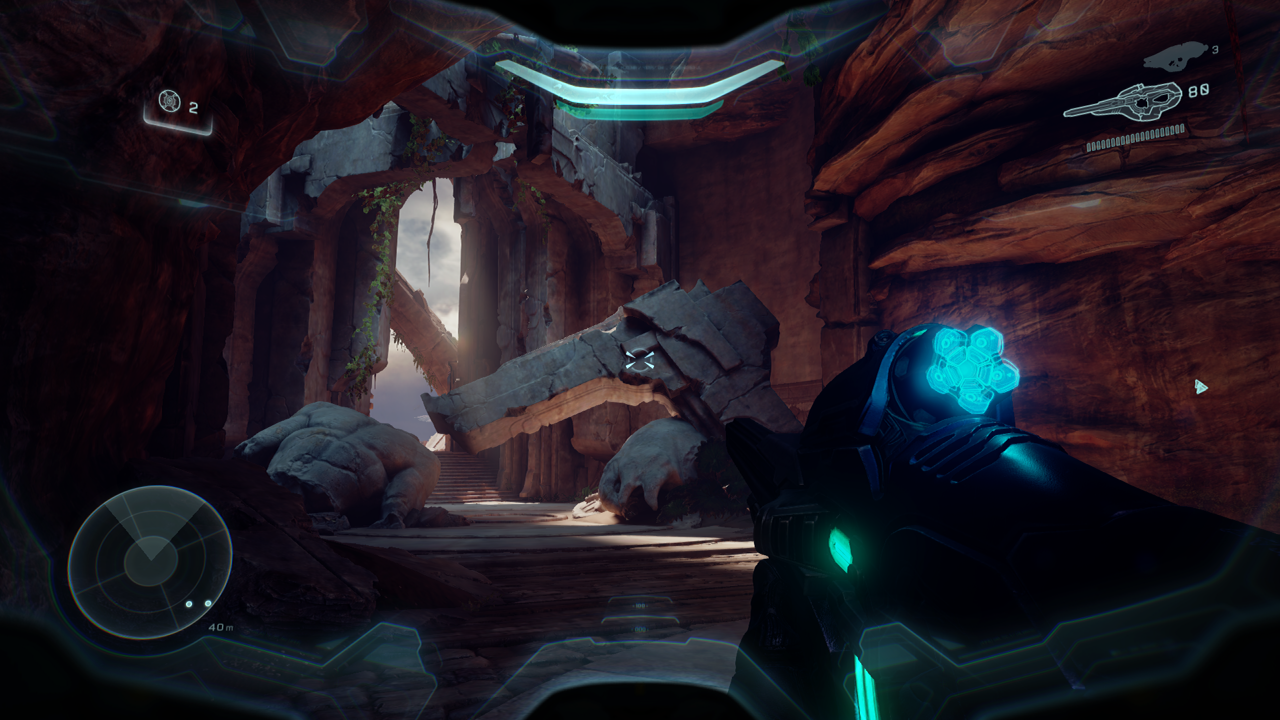Select the equipped Covenant carbine weapon icon
This screenshot has height=720, width=1280.
[1122, 101]
